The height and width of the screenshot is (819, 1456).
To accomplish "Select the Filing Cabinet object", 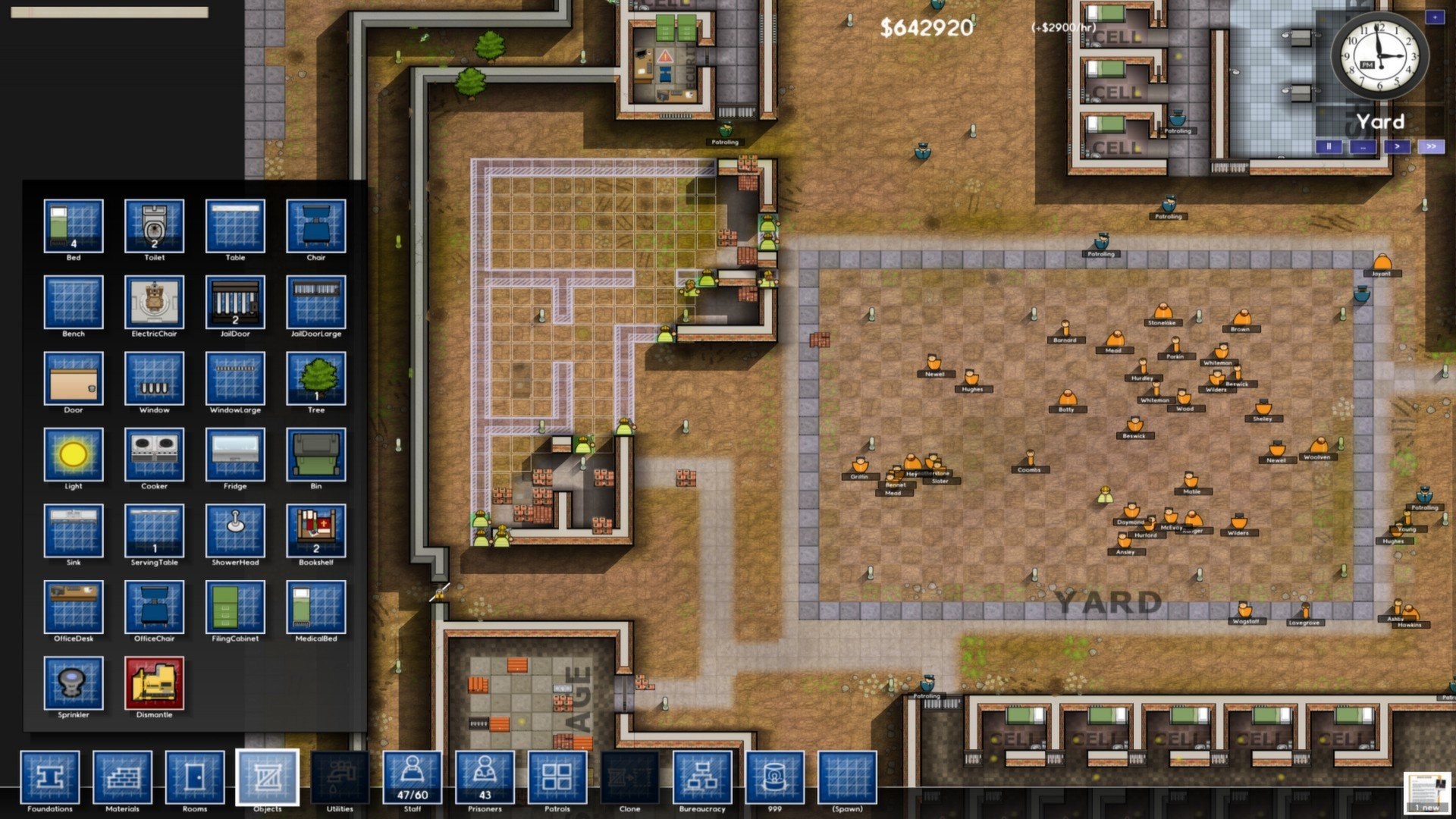I will (x=235, y=610).
